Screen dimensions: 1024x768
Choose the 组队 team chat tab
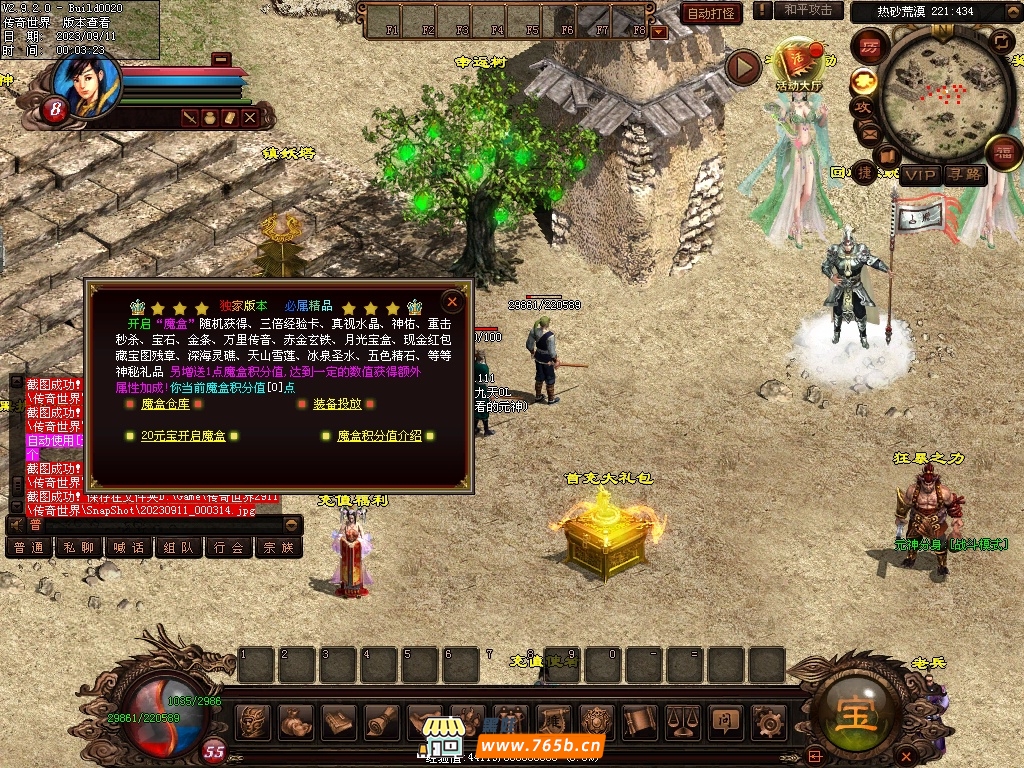coord(179,548)
